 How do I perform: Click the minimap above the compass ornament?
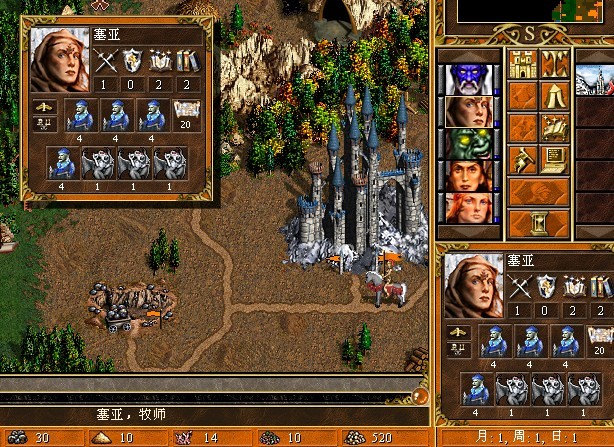(x=520, y=10)
